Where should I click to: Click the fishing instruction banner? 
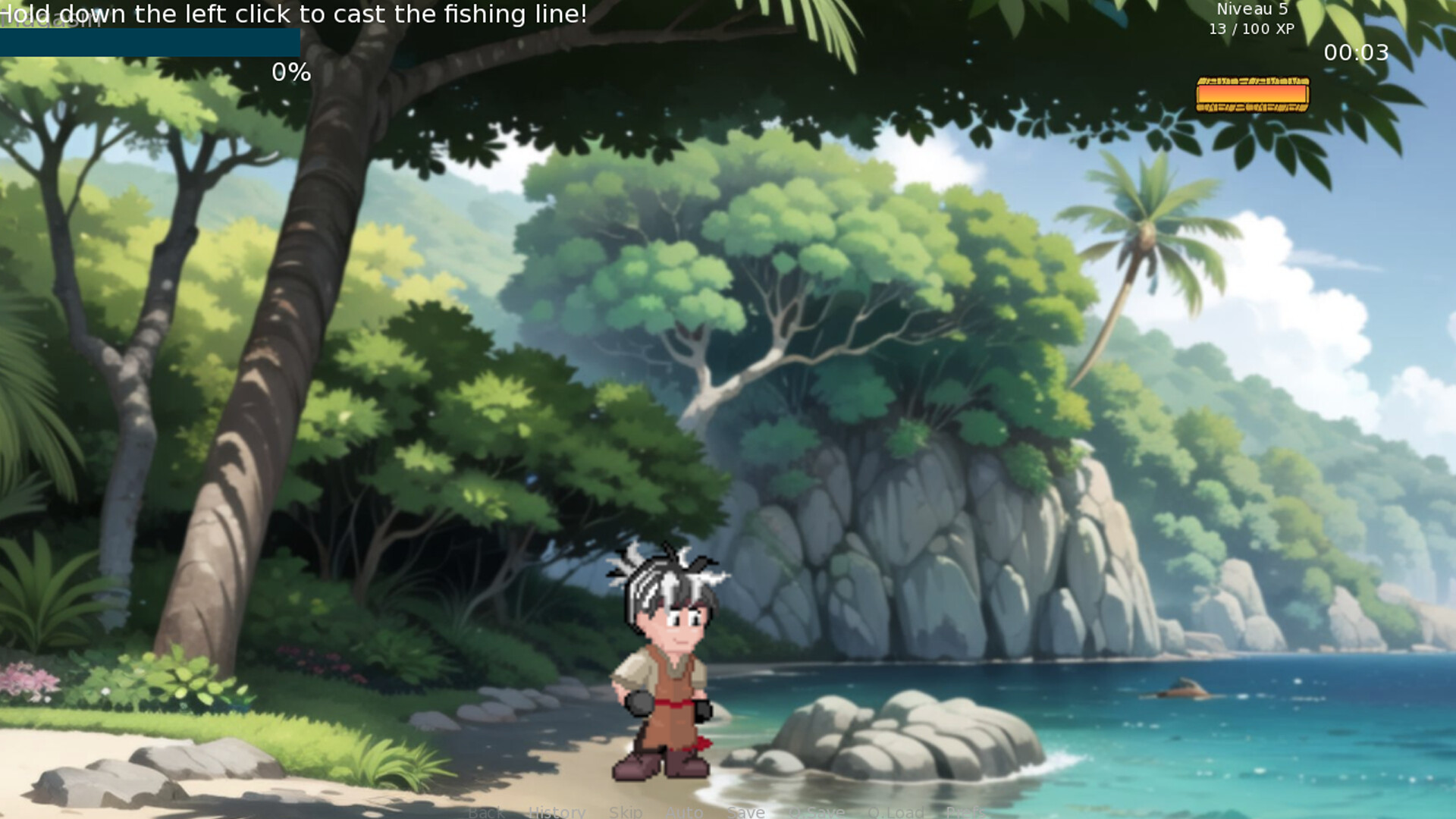pyautogui.click(x=294, y=14)
